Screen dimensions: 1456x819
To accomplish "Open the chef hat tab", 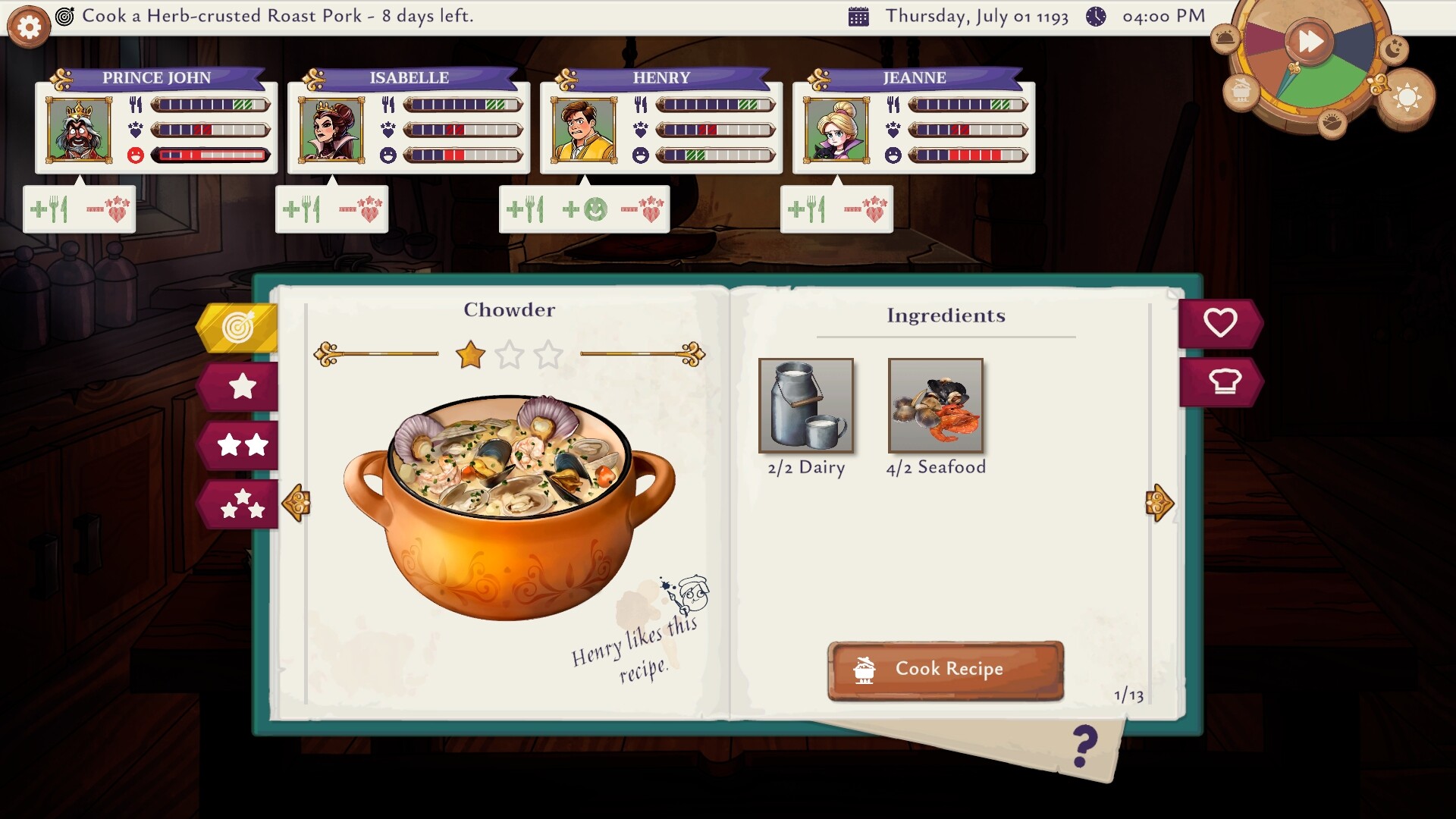I will tap(1222, 381).
